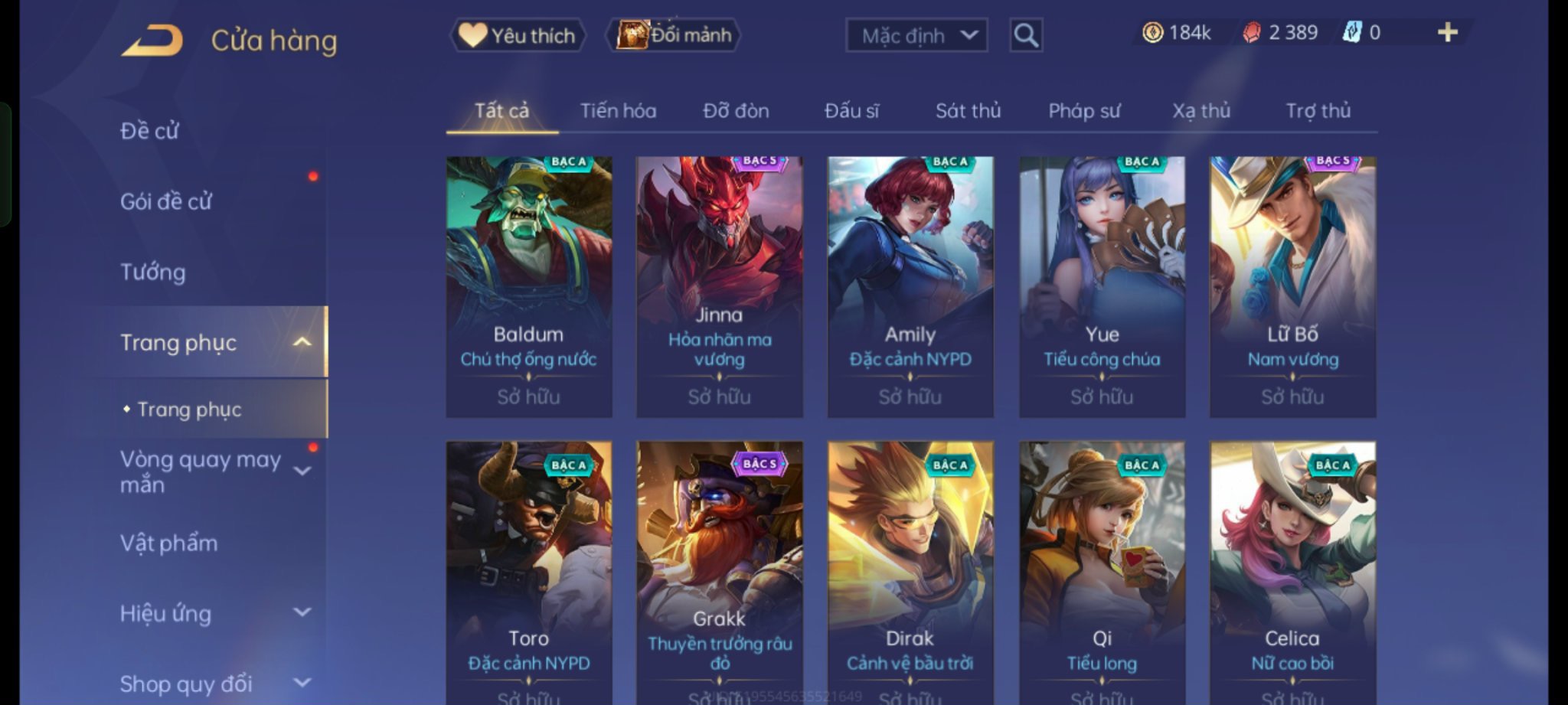Pick the Celica Nữ cao bồi skin
Viewport: 1568px width, 705px height.
(x=1292, y=571)
